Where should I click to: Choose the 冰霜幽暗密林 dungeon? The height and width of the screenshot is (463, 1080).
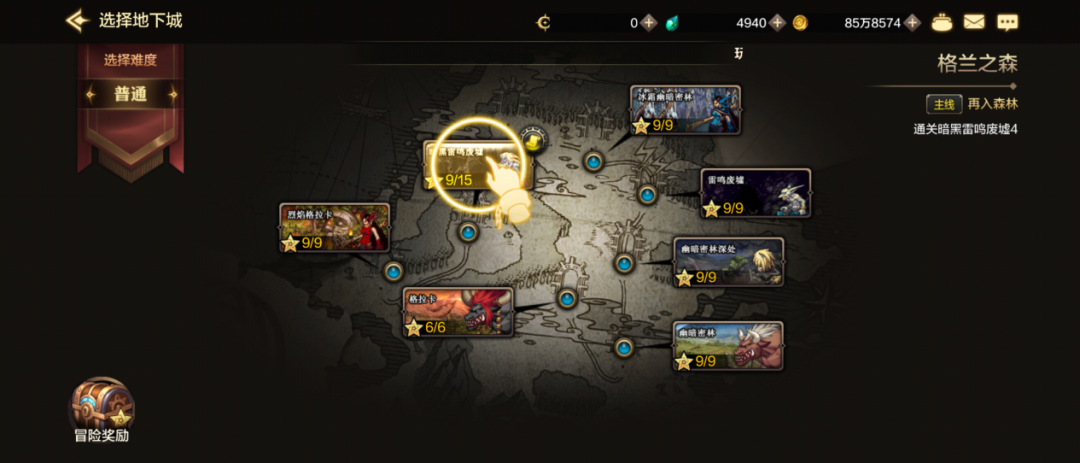pyautogui.click(x=686, y=110)
